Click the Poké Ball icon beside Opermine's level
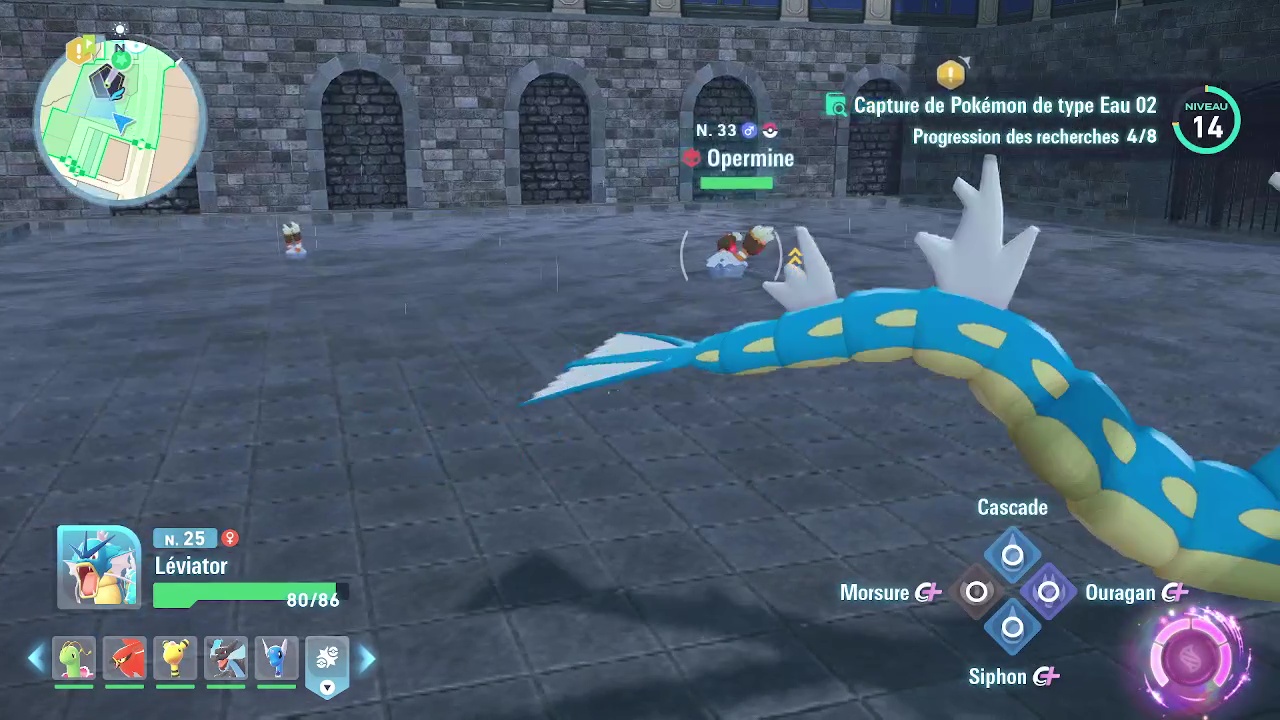The image size is (1280, 720). click(x=770, y=130)
